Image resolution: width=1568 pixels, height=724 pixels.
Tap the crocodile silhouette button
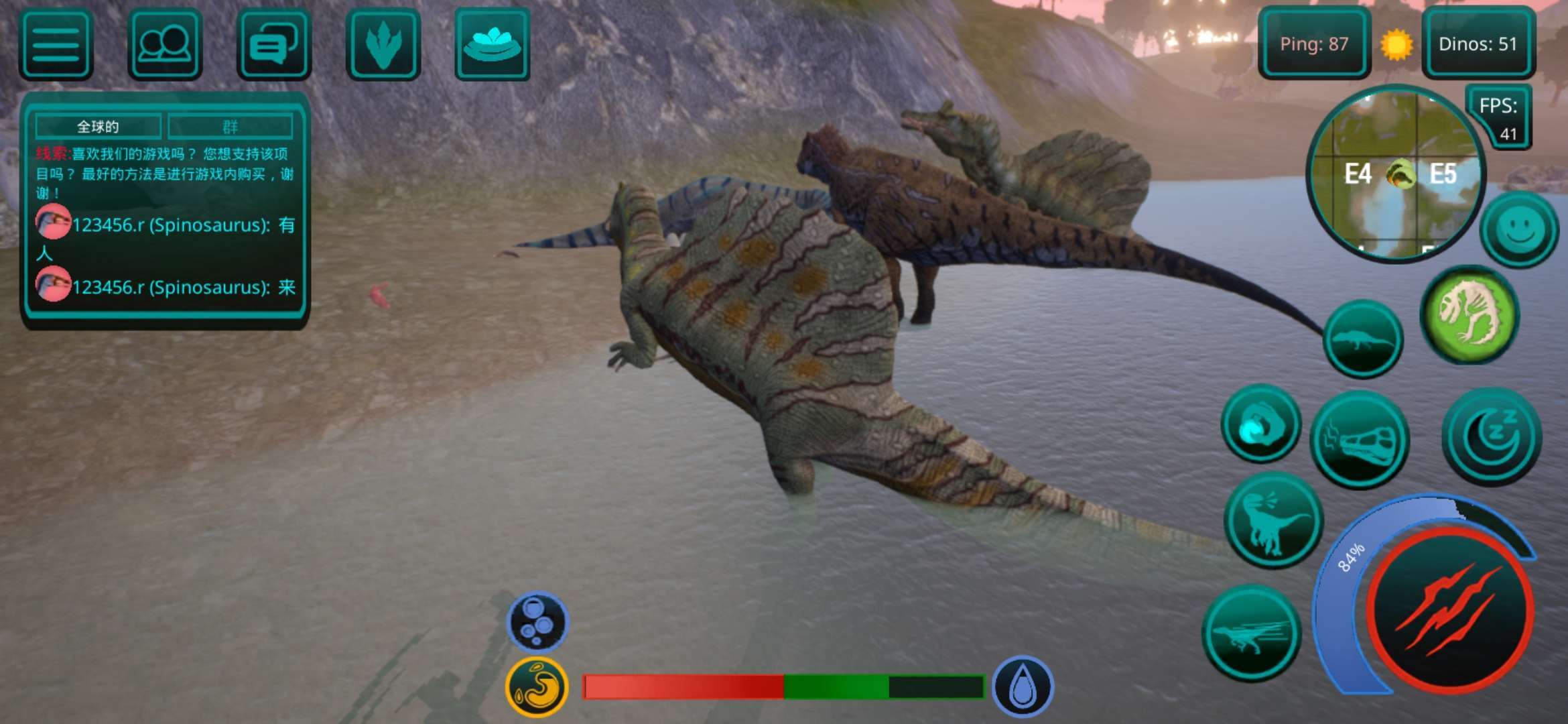point(1363,339)
